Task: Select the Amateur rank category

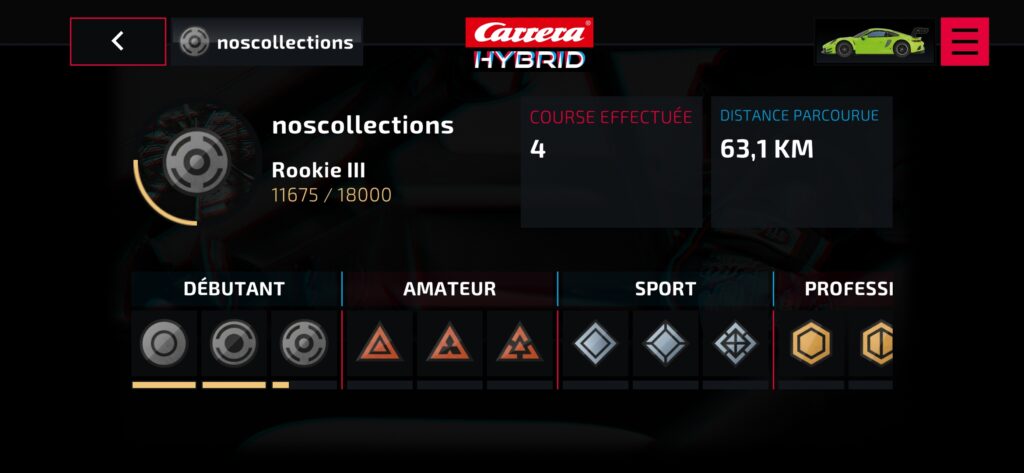Action: point(449,289)
